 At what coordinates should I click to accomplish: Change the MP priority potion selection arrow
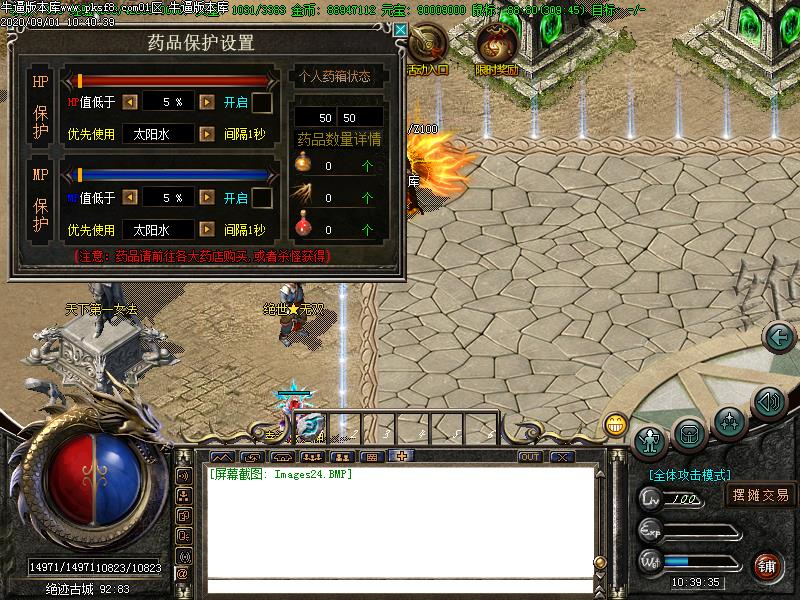[x=206, y=230]
